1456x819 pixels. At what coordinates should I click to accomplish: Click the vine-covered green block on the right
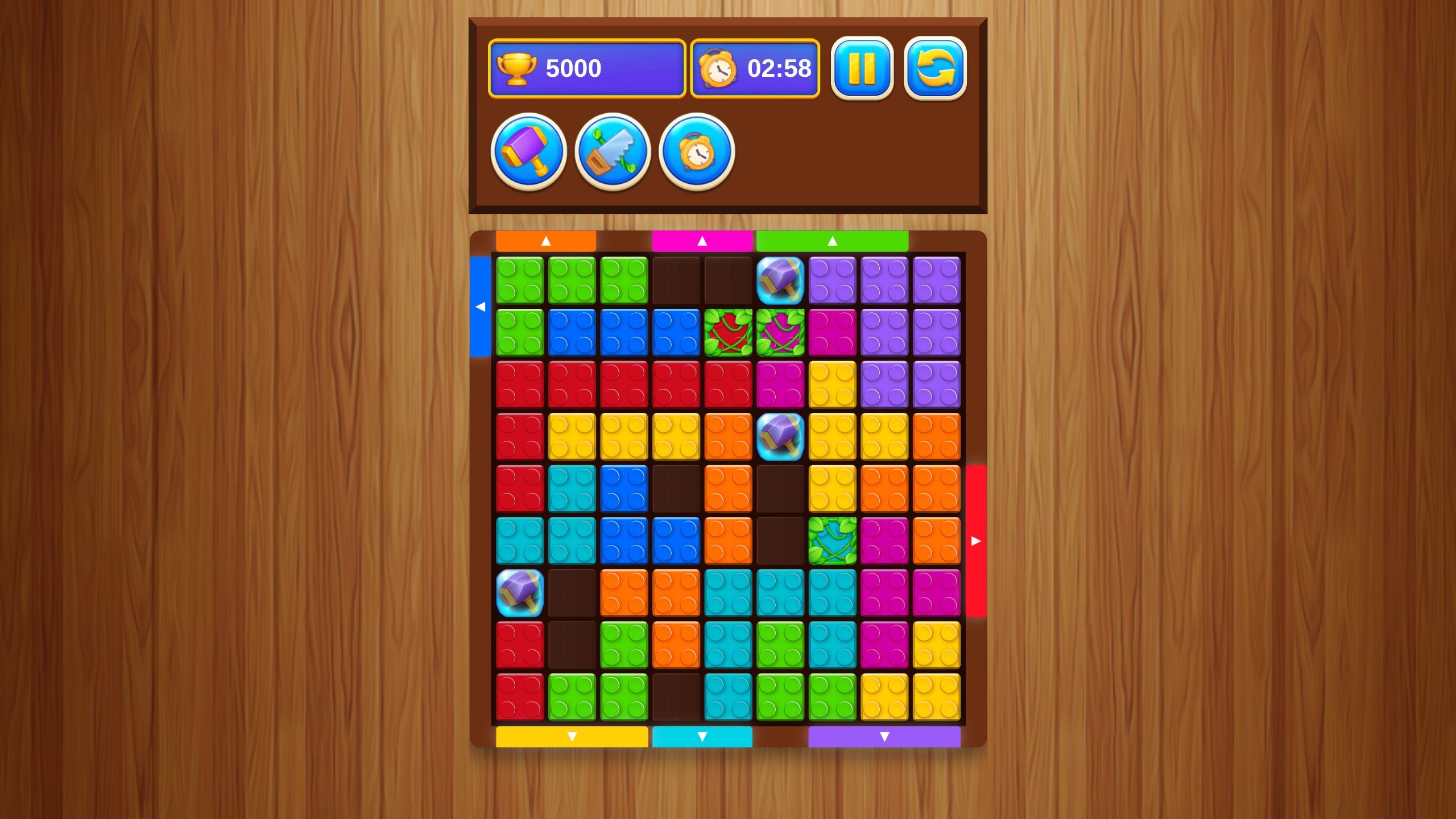coord(833,540)
